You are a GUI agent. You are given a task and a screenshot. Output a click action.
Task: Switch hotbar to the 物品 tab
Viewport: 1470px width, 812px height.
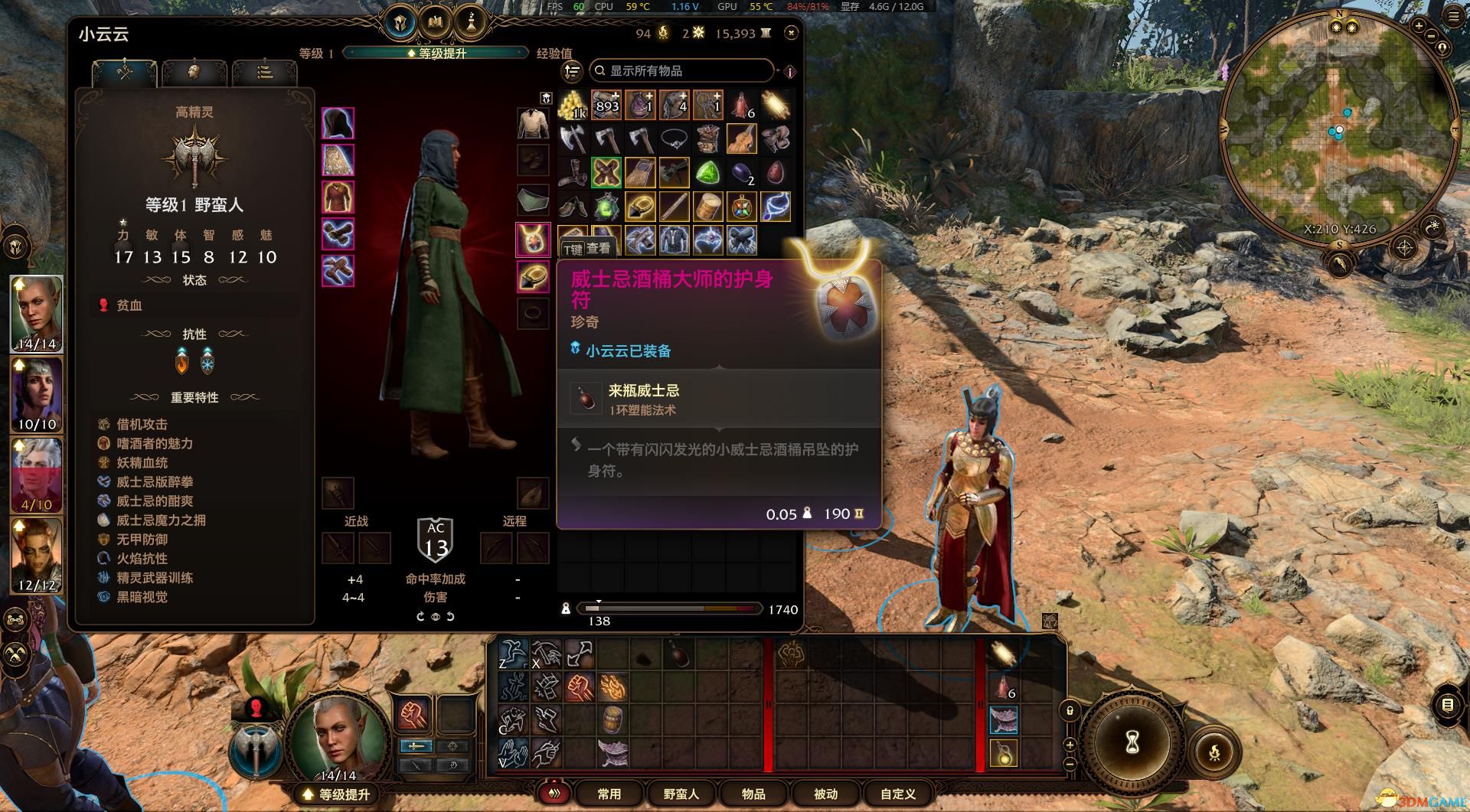coord(753,794)
